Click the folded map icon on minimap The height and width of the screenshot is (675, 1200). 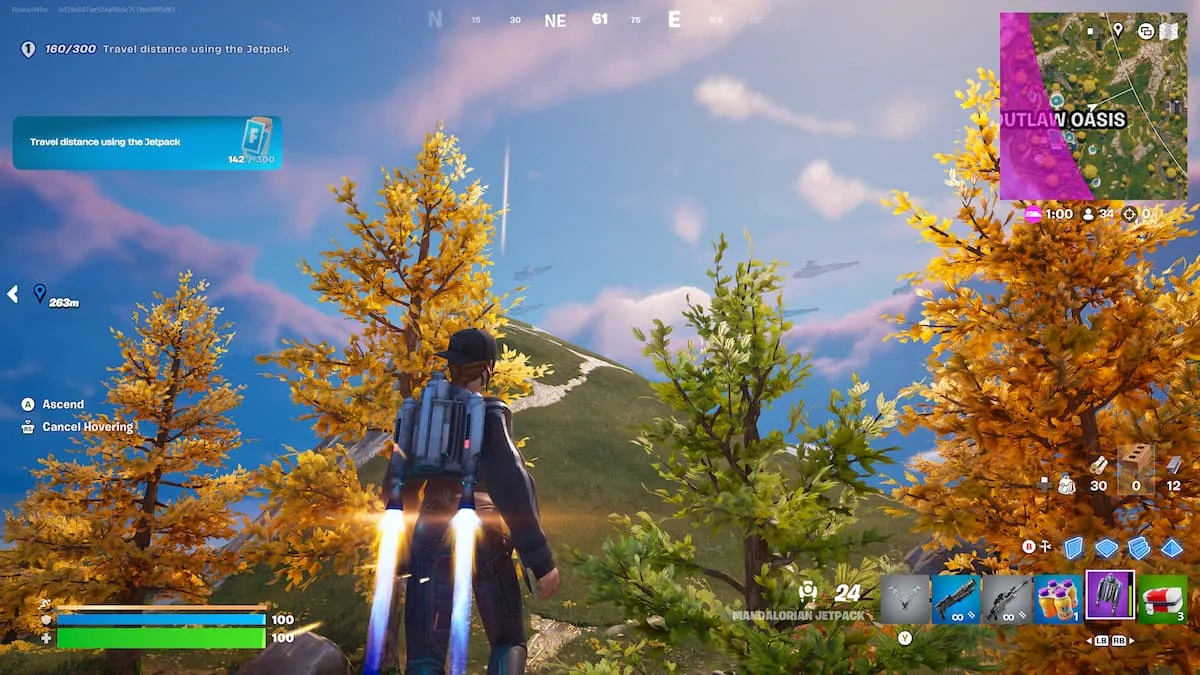tap(1169, 31)
